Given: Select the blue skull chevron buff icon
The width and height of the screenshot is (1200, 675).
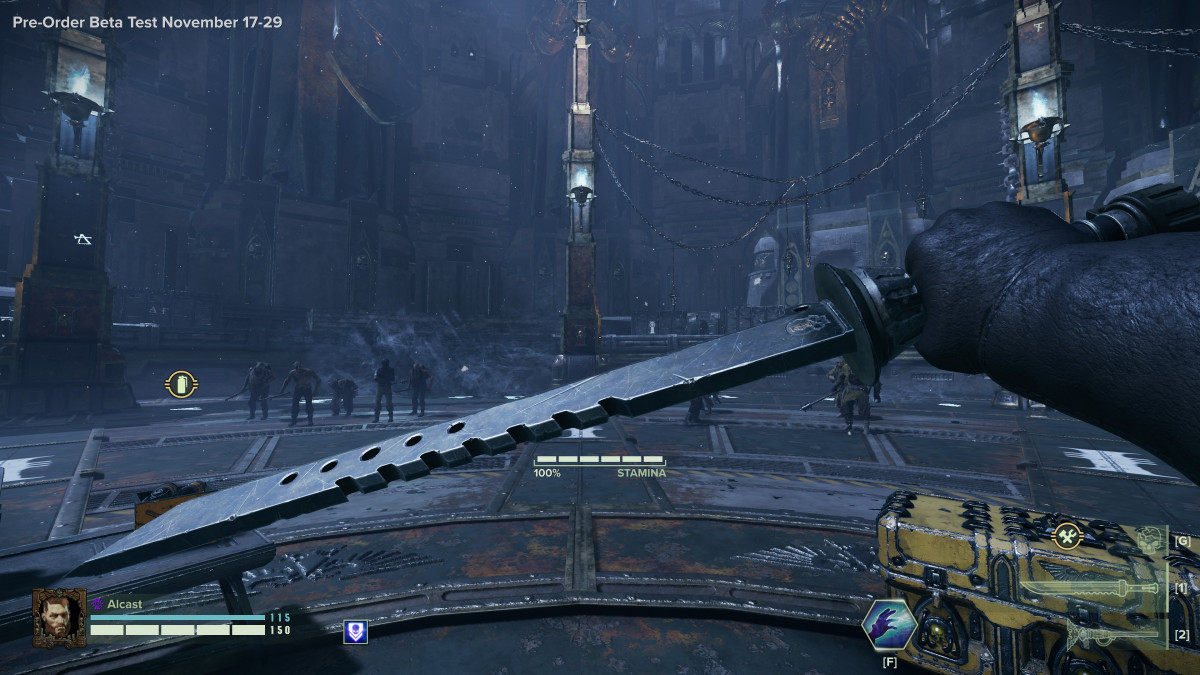Looking at the screenshot, I should click(355, 631).
